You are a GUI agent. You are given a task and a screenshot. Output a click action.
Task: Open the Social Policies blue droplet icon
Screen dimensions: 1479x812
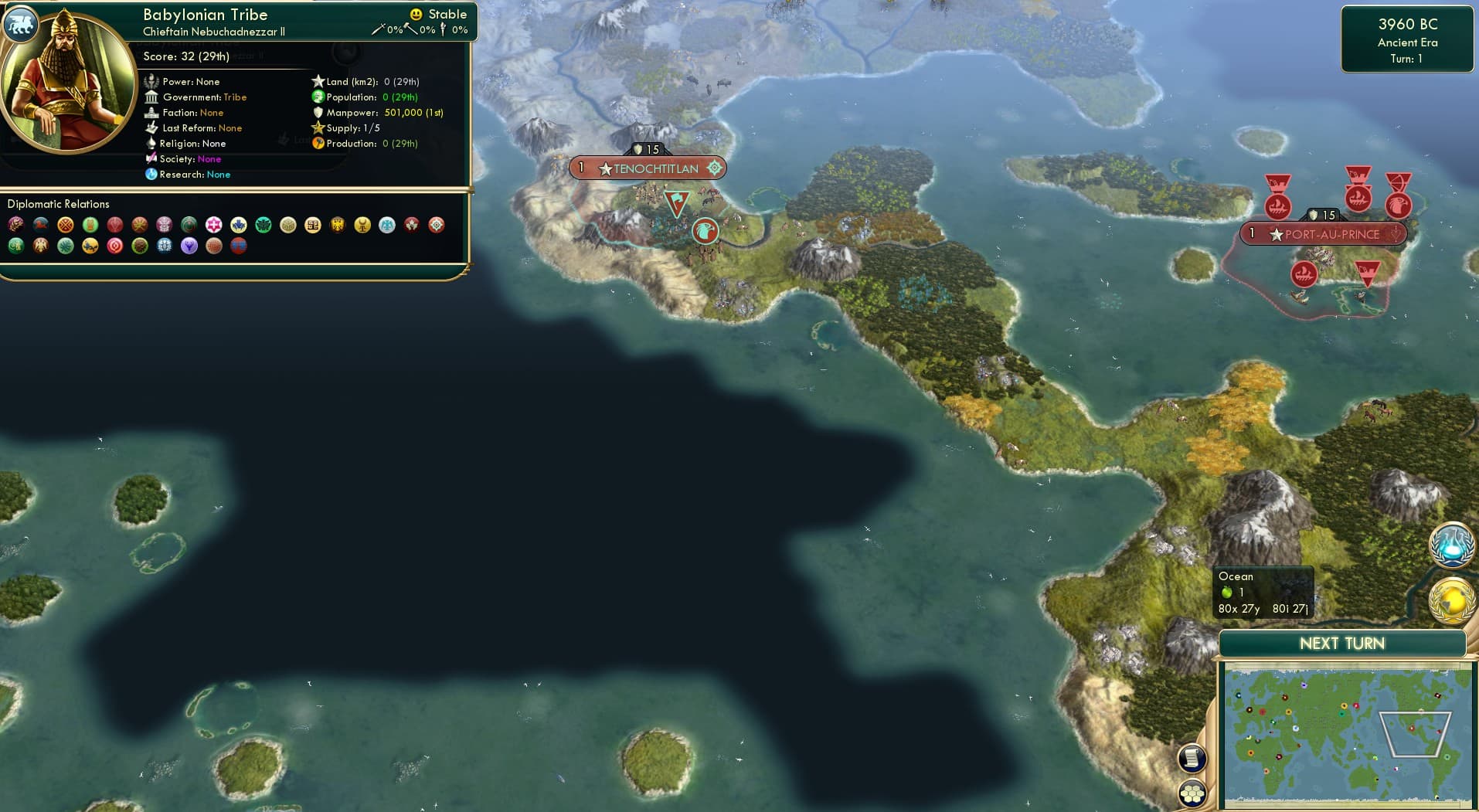coord(1451,545)
